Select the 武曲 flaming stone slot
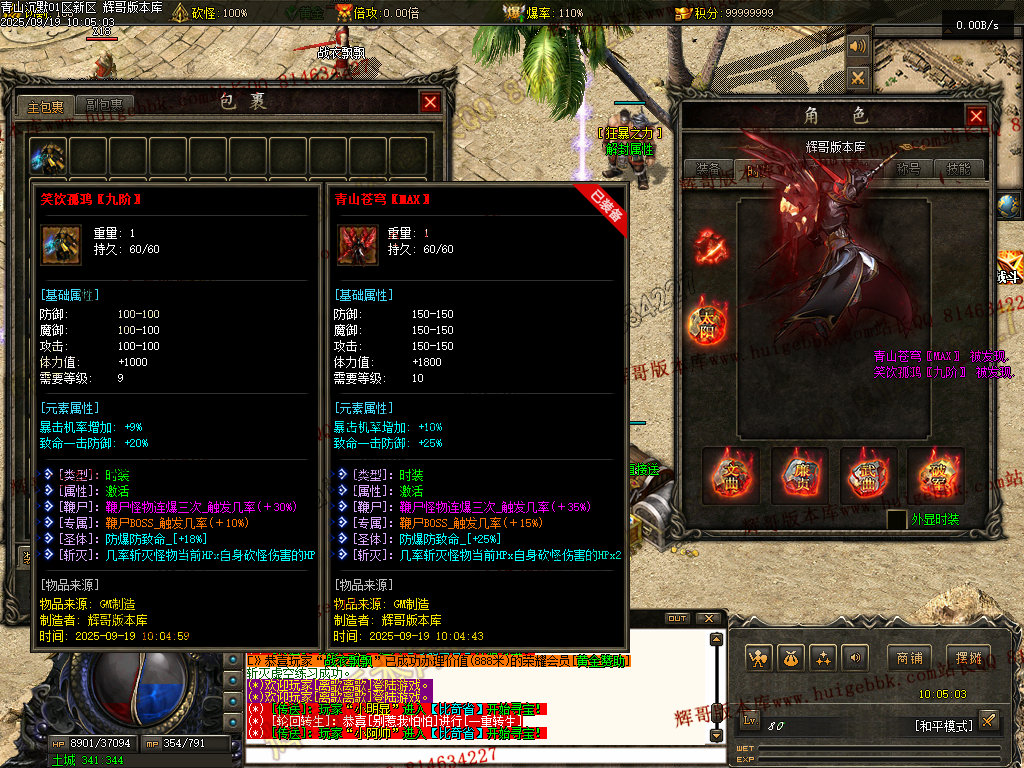Viewport: 1024px width, 768px height. (x=868, y=475)
